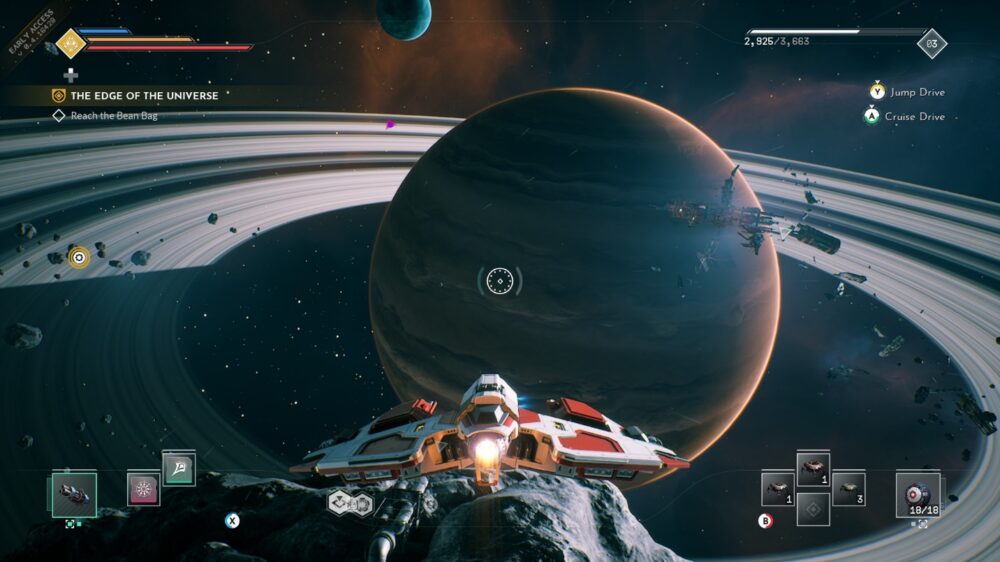Select the empty diamond consumable slot
This screenshot has height=562, width=1000.
pyautogui.click(x=813, y=509)
